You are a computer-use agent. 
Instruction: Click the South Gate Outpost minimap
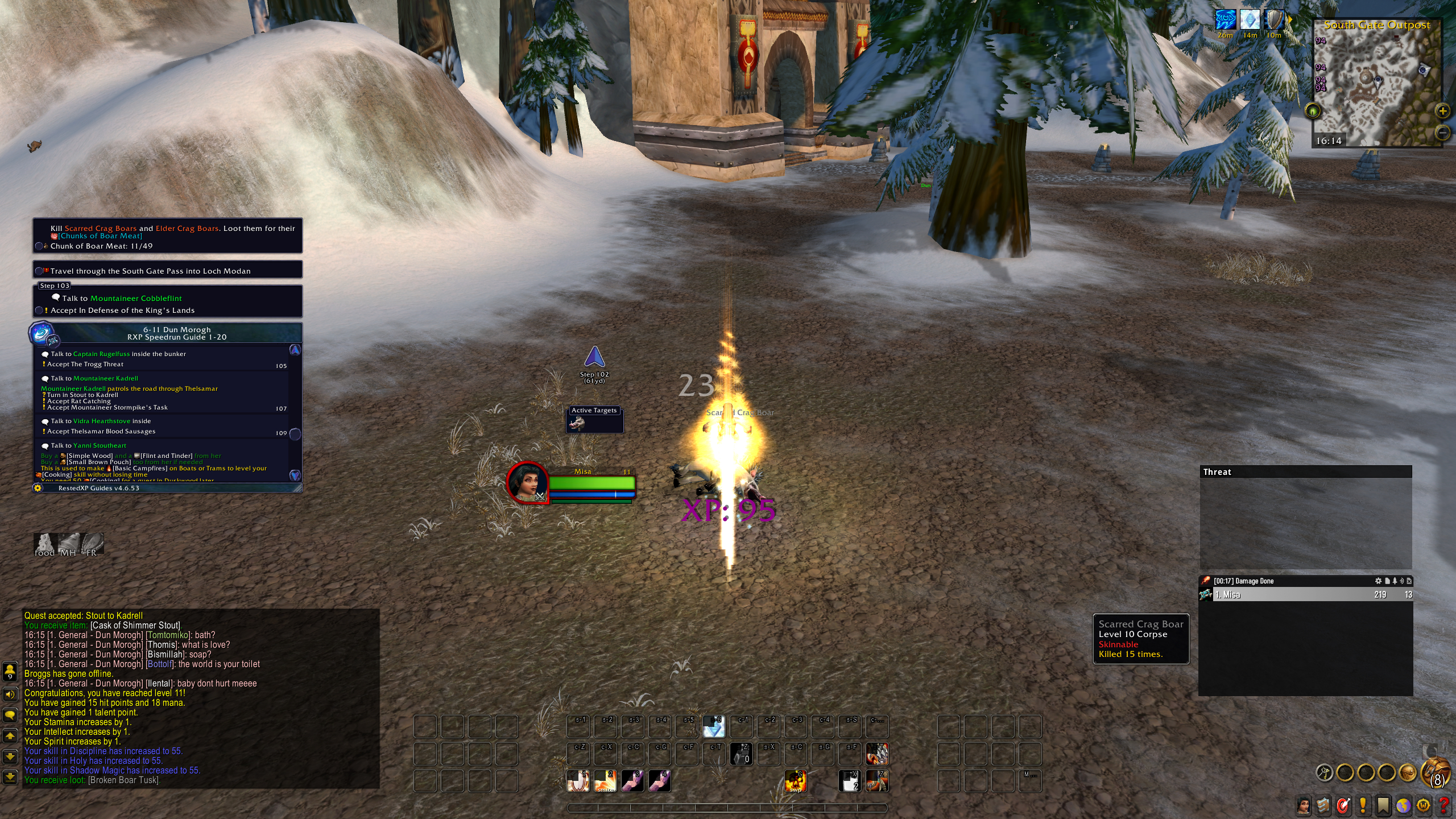[1376, 85]
